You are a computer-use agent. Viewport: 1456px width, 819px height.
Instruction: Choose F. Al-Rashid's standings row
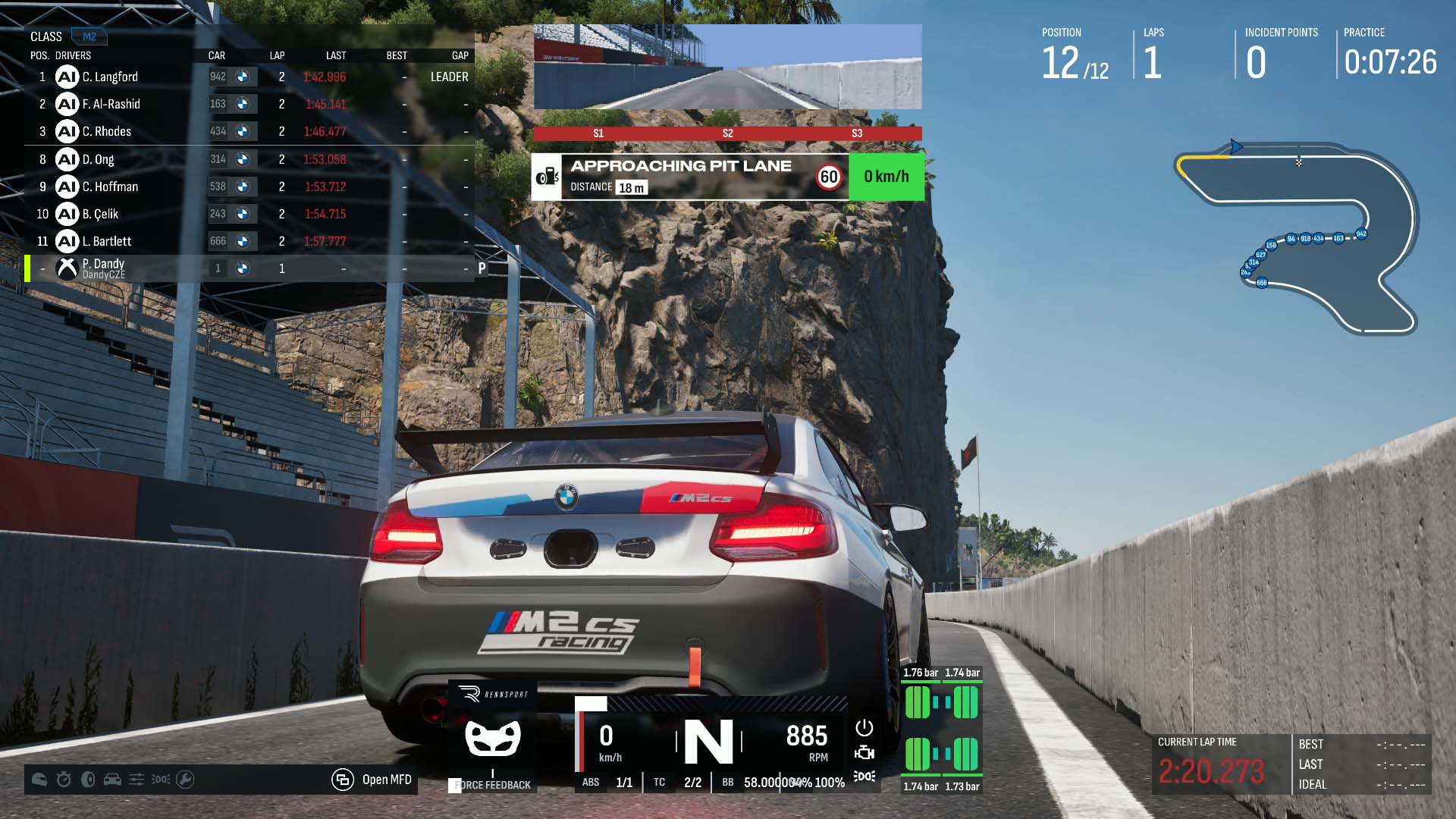[111, 104]
